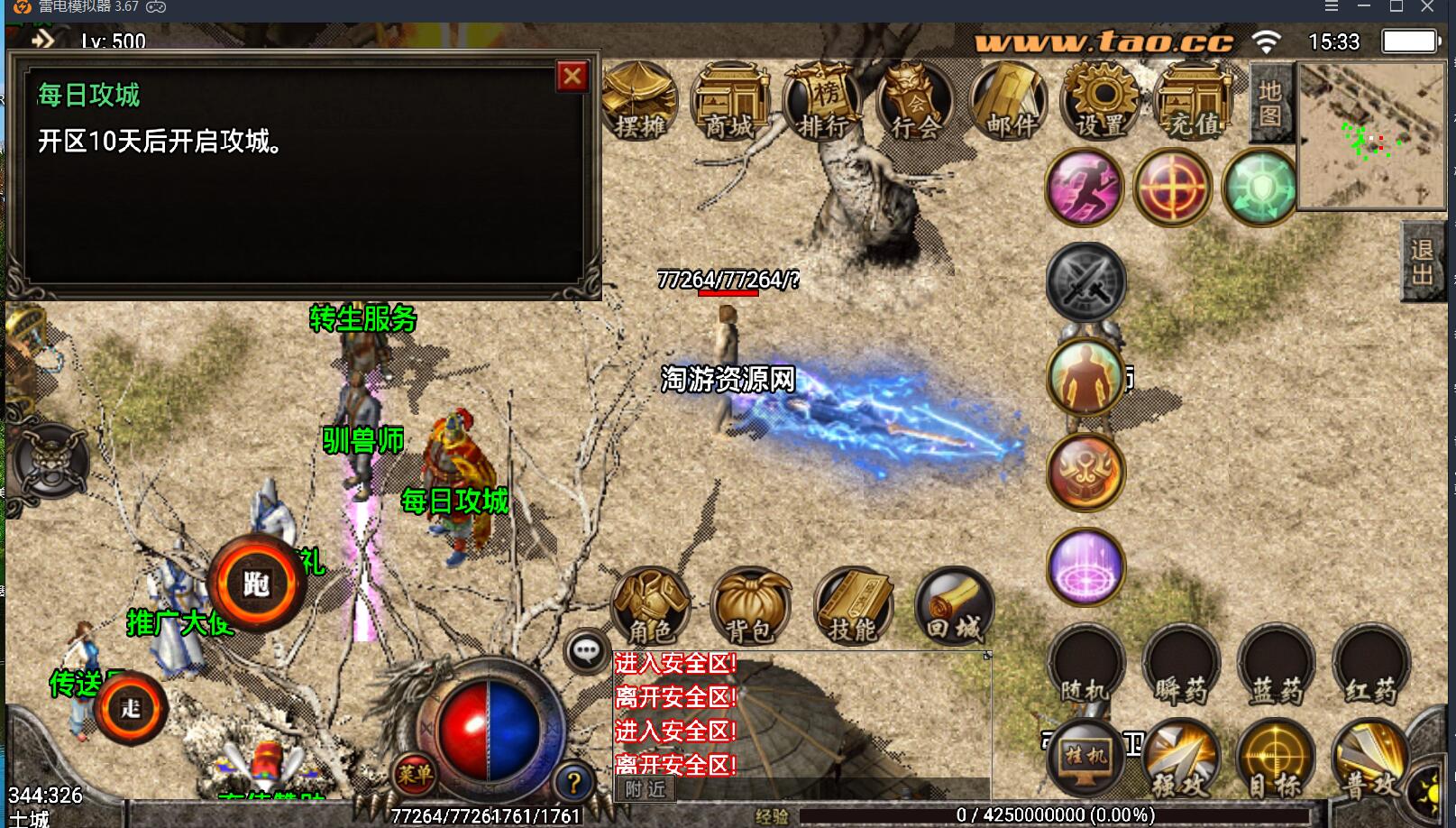This screenshot has height=828, width=1456.
Task: Close the 每日攻城 dialog window
Action: [x=572, y=77]
